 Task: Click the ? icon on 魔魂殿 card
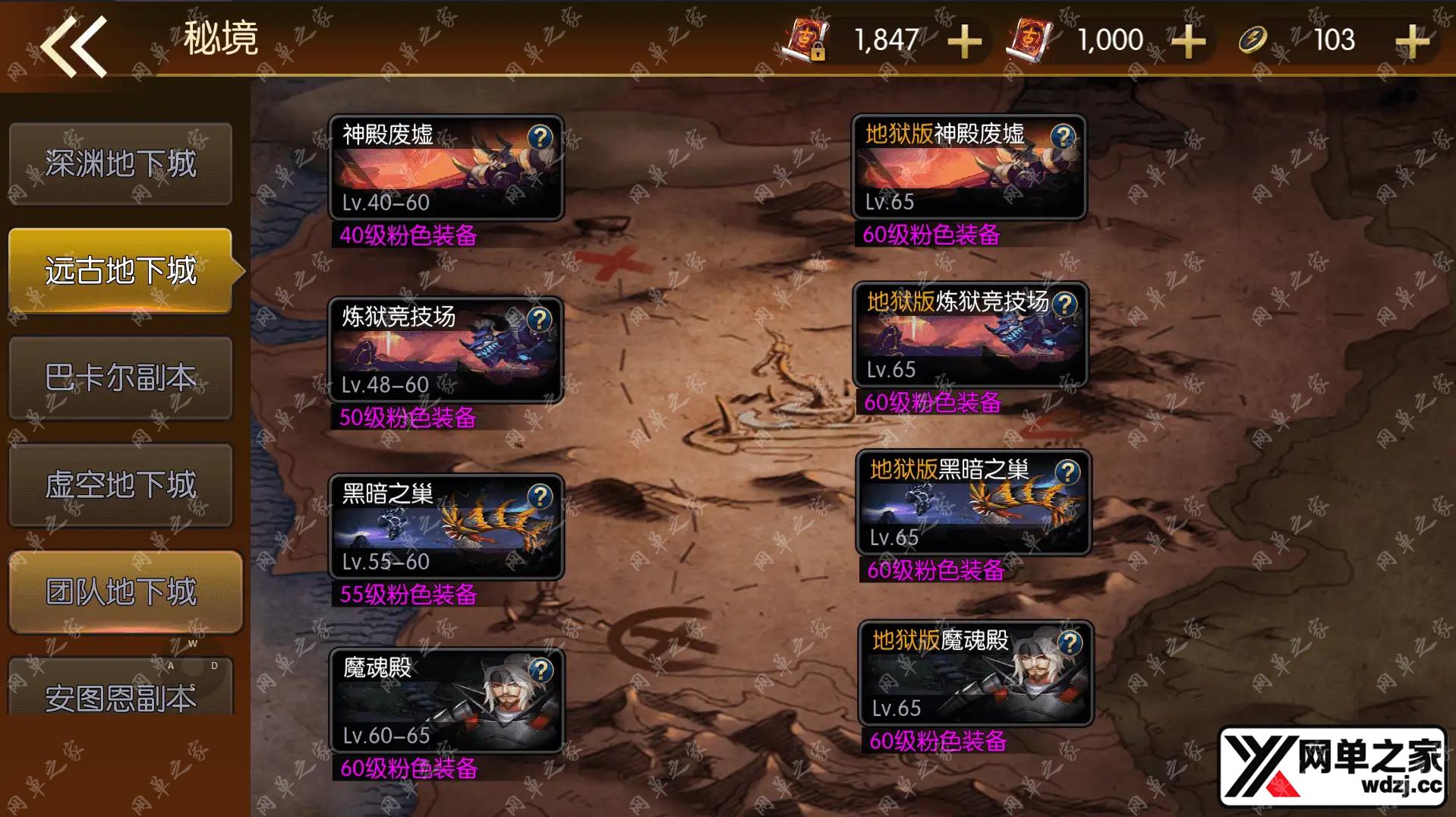(540, 670)
